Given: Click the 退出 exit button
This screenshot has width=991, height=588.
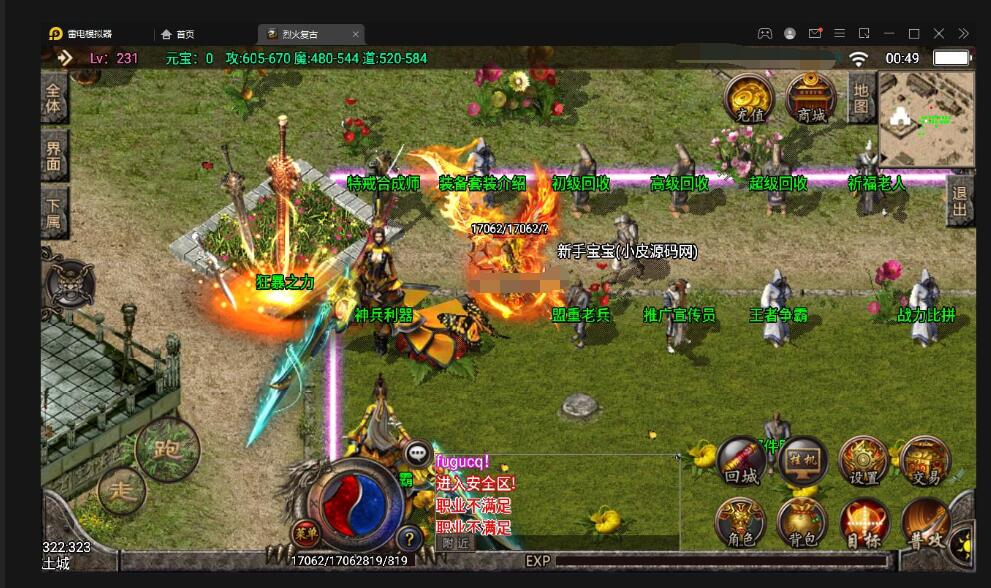Looking at the screenshot, I should pos(960,201).
